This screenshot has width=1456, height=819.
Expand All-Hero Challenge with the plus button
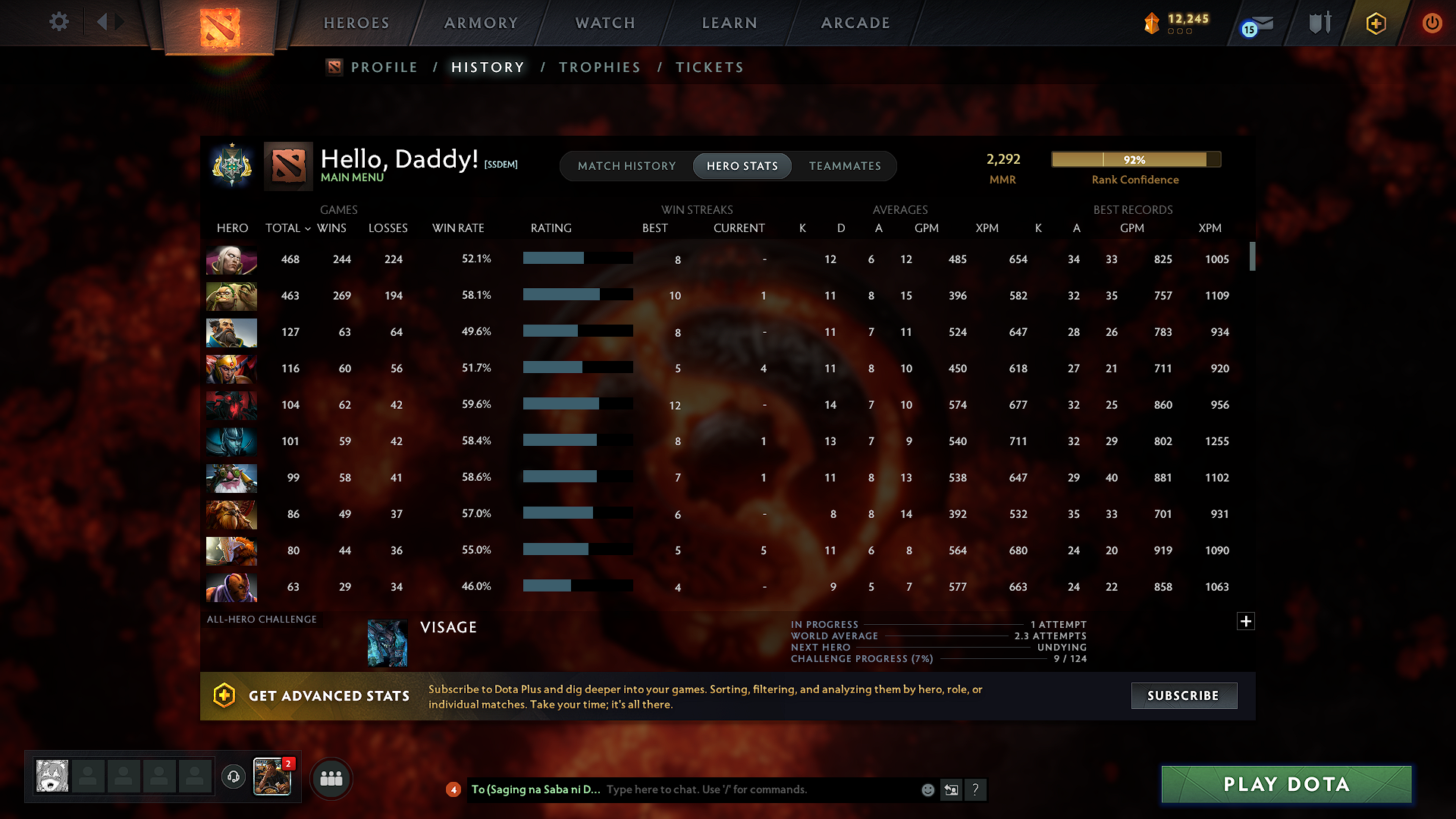[1246, 621]
